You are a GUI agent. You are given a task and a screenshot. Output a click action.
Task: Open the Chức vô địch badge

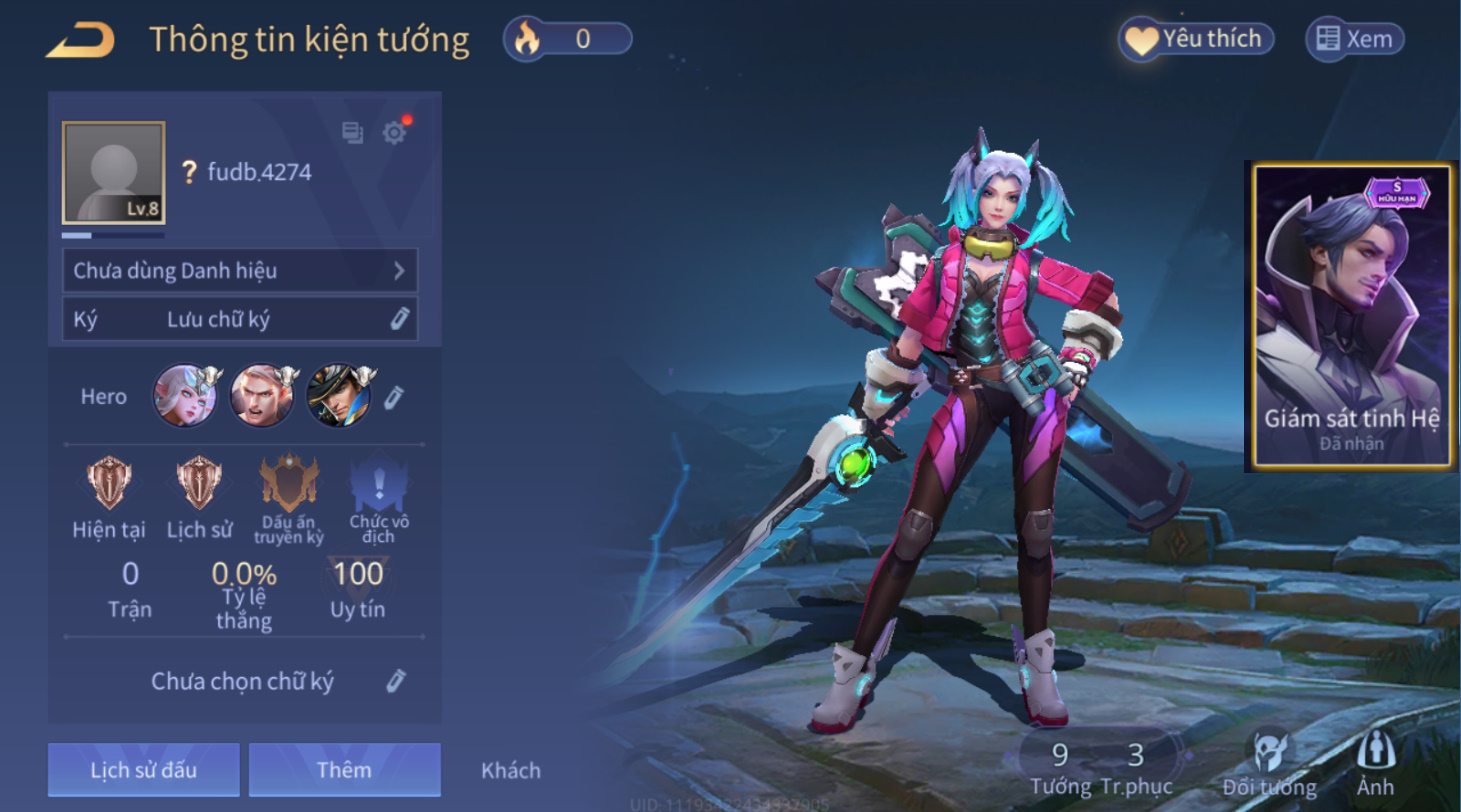(379, 485)
